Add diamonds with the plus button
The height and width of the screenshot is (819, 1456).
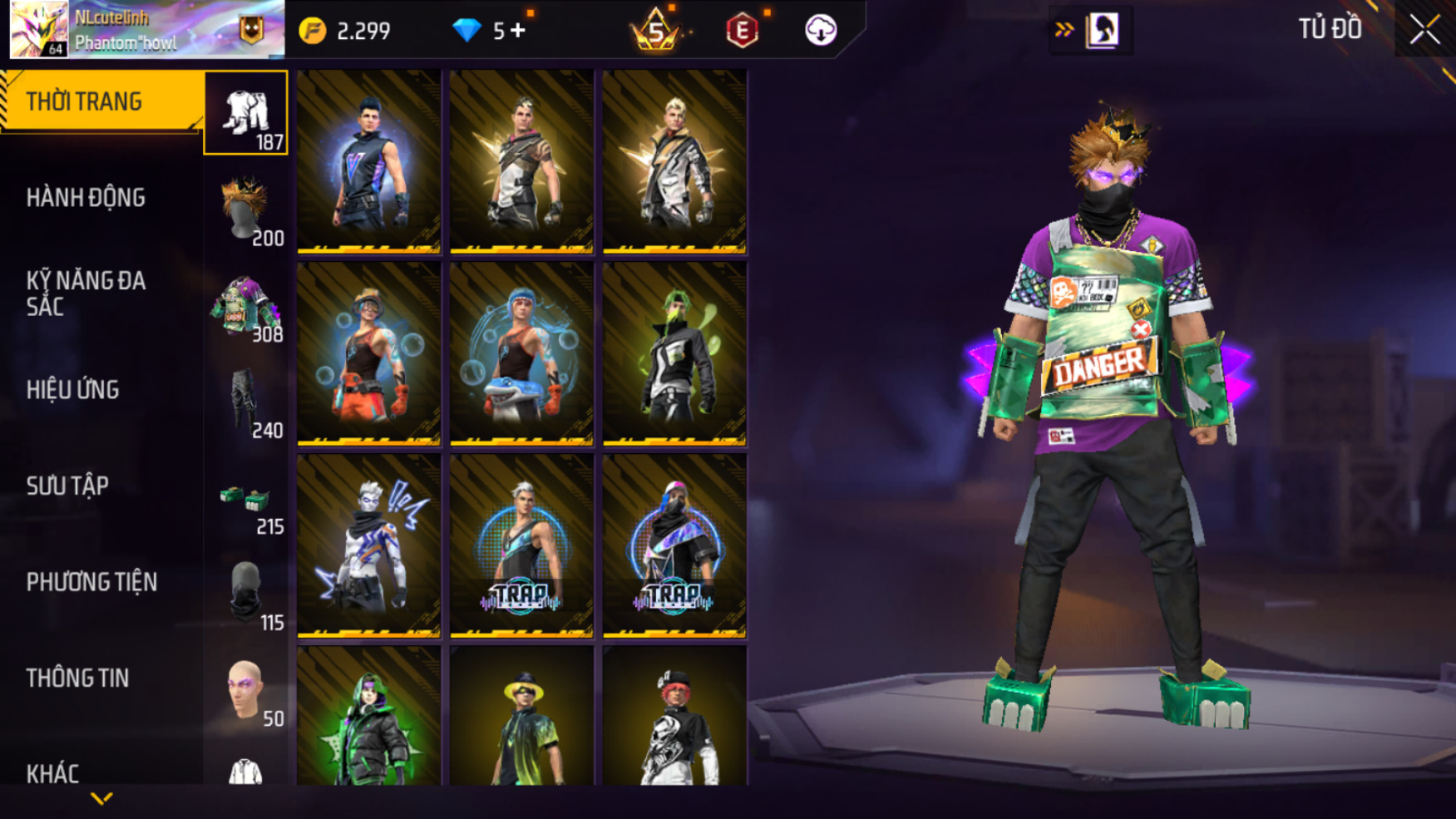(x=519, y=31)
